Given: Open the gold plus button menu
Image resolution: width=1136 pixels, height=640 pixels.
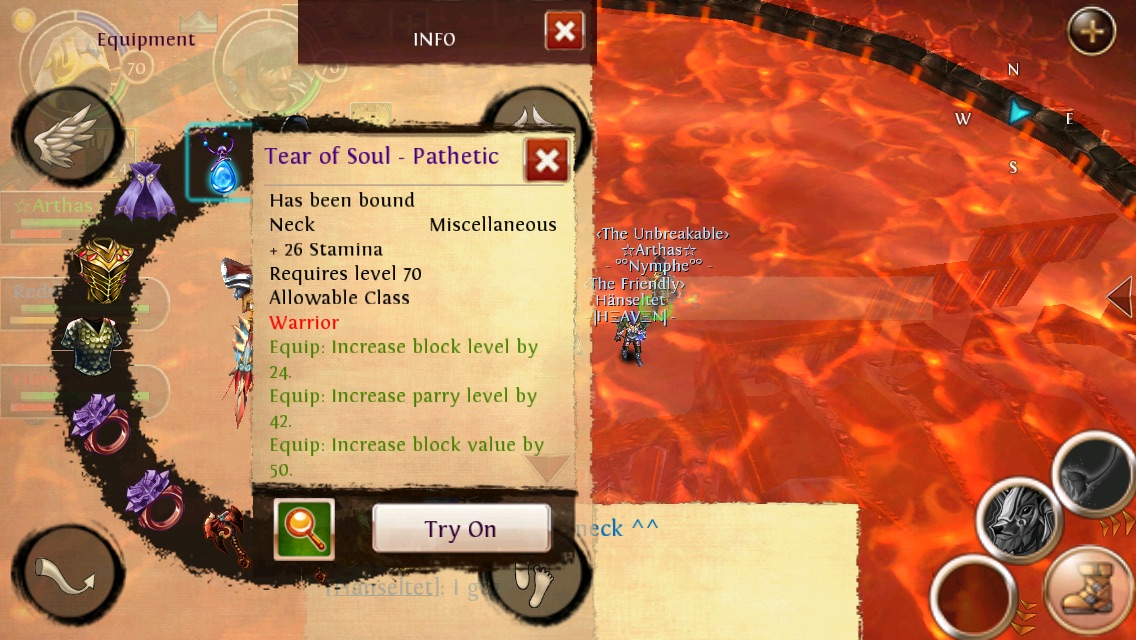Looking at the screenshot, I should click(x=1091, y=32).
